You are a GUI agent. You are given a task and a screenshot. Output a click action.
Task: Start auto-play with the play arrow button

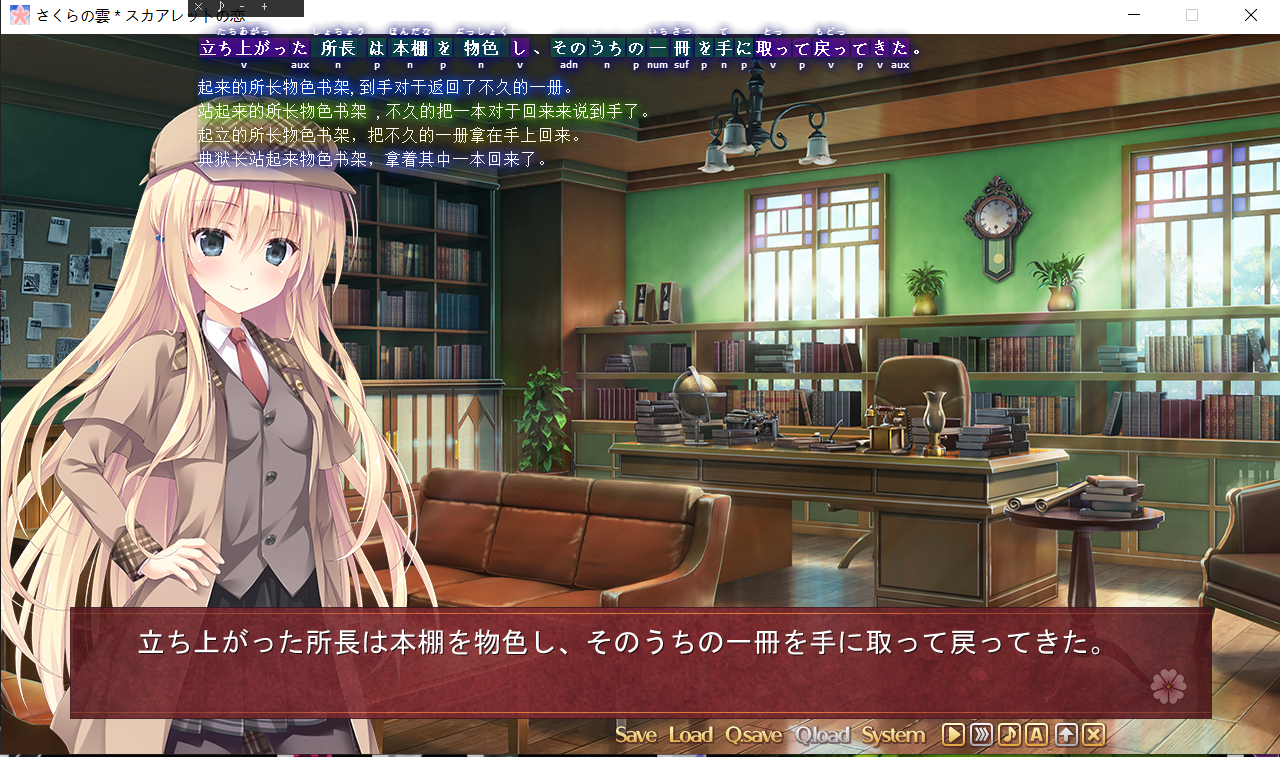[953, 735]
